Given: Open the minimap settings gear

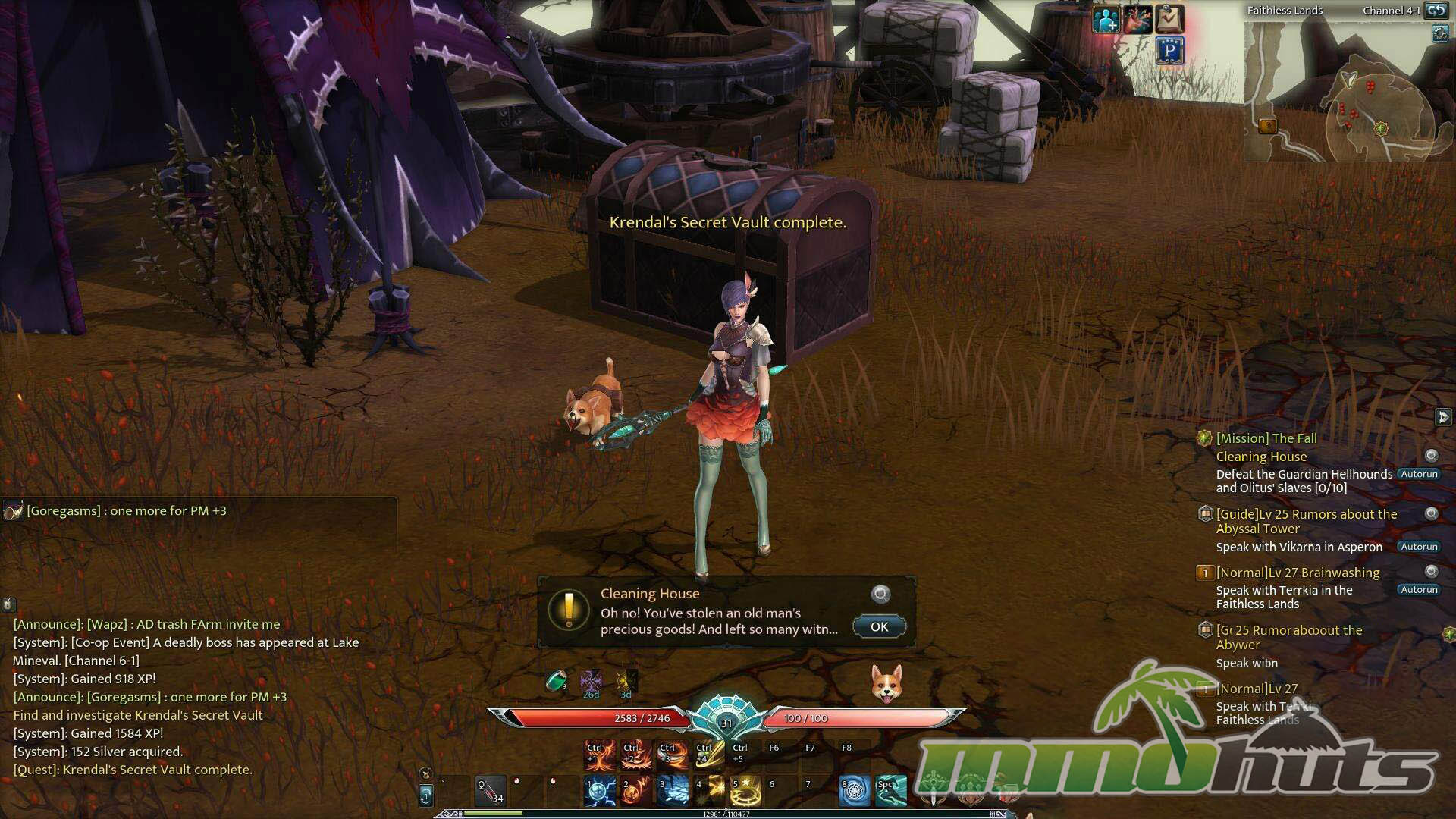Looking at the screenshot, I should (x=1440, y=34).
